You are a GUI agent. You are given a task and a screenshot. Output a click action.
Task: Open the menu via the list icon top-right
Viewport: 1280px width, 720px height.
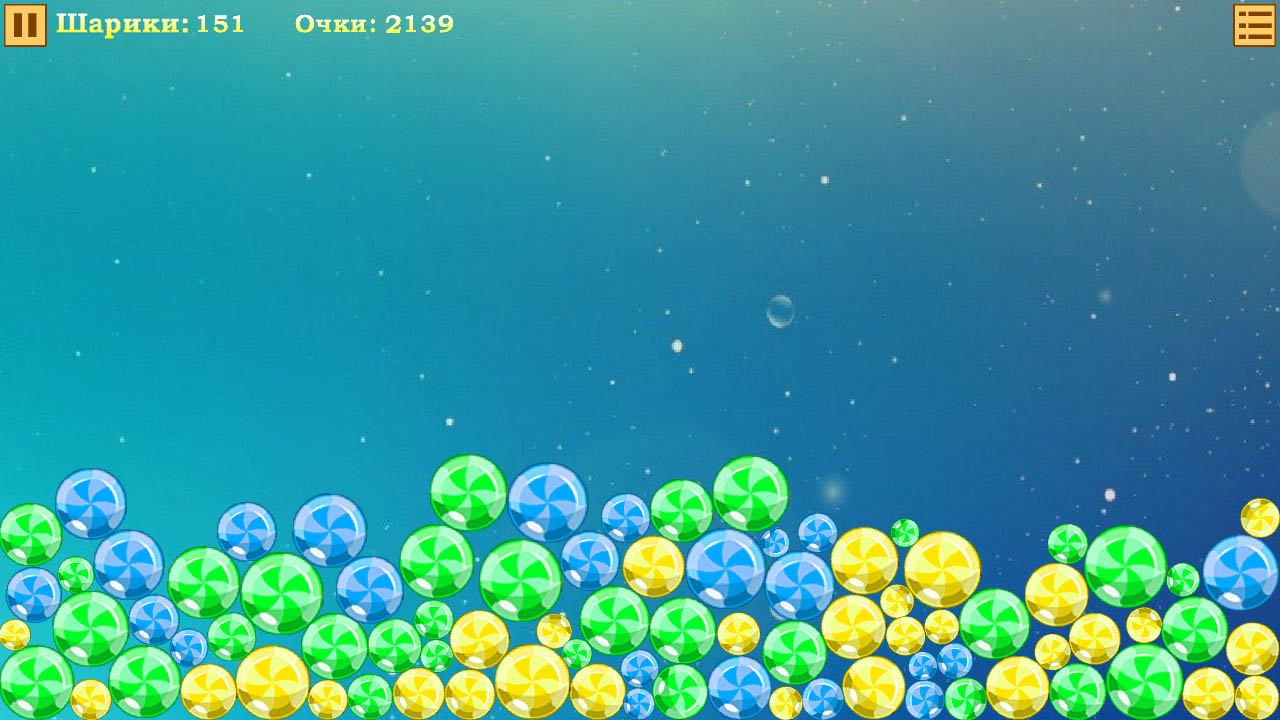pos(1253,25)
